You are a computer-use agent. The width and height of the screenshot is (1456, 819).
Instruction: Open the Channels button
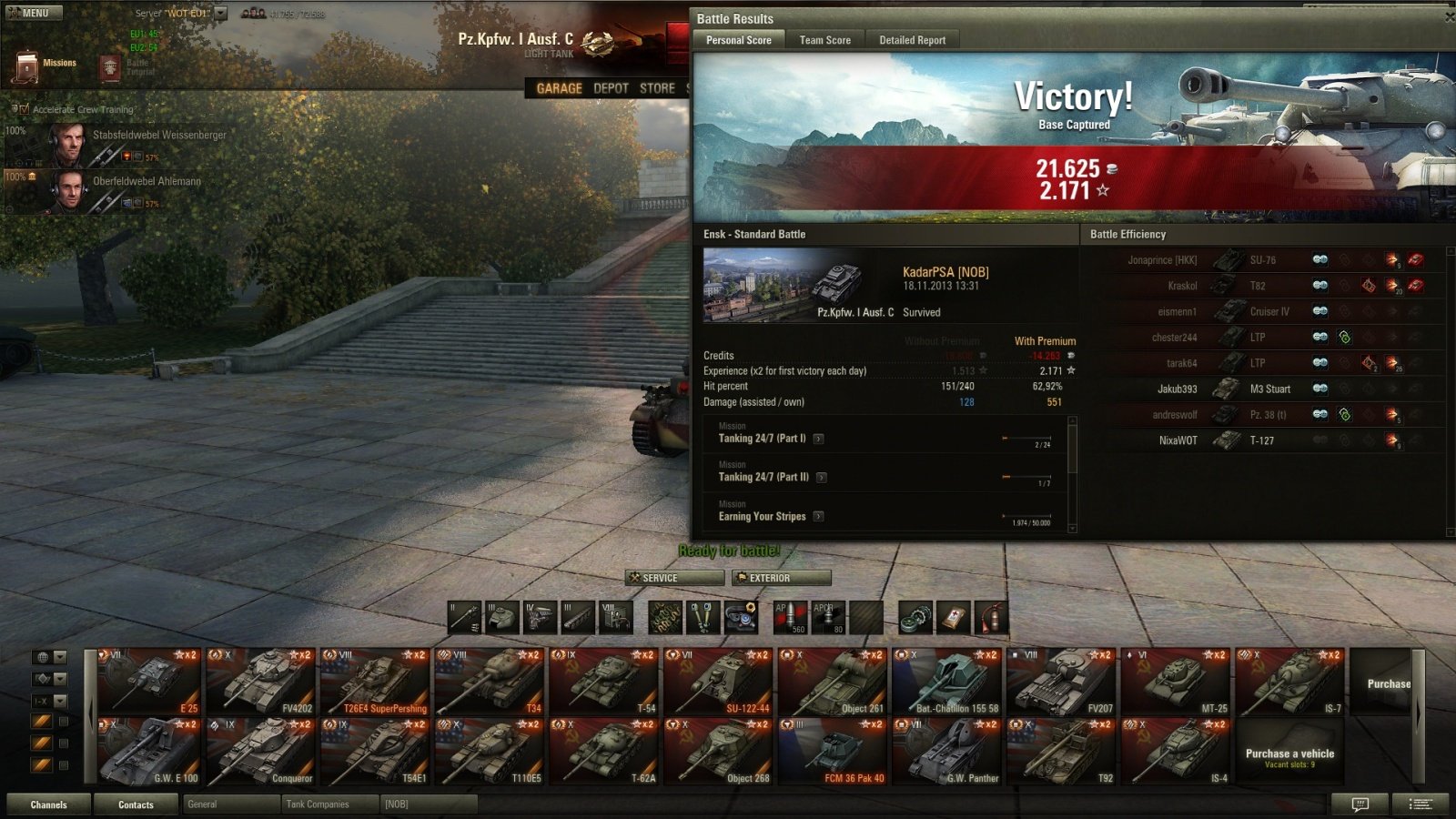coord(48,804)
